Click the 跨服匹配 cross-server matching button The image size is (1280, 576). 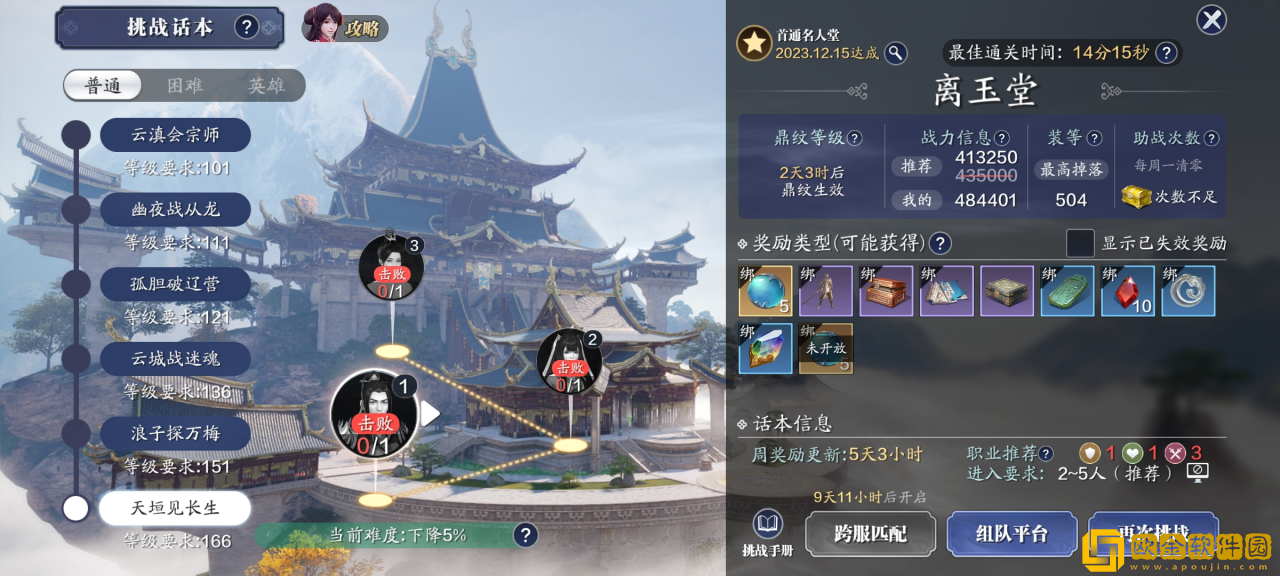[x=870, y=533]
